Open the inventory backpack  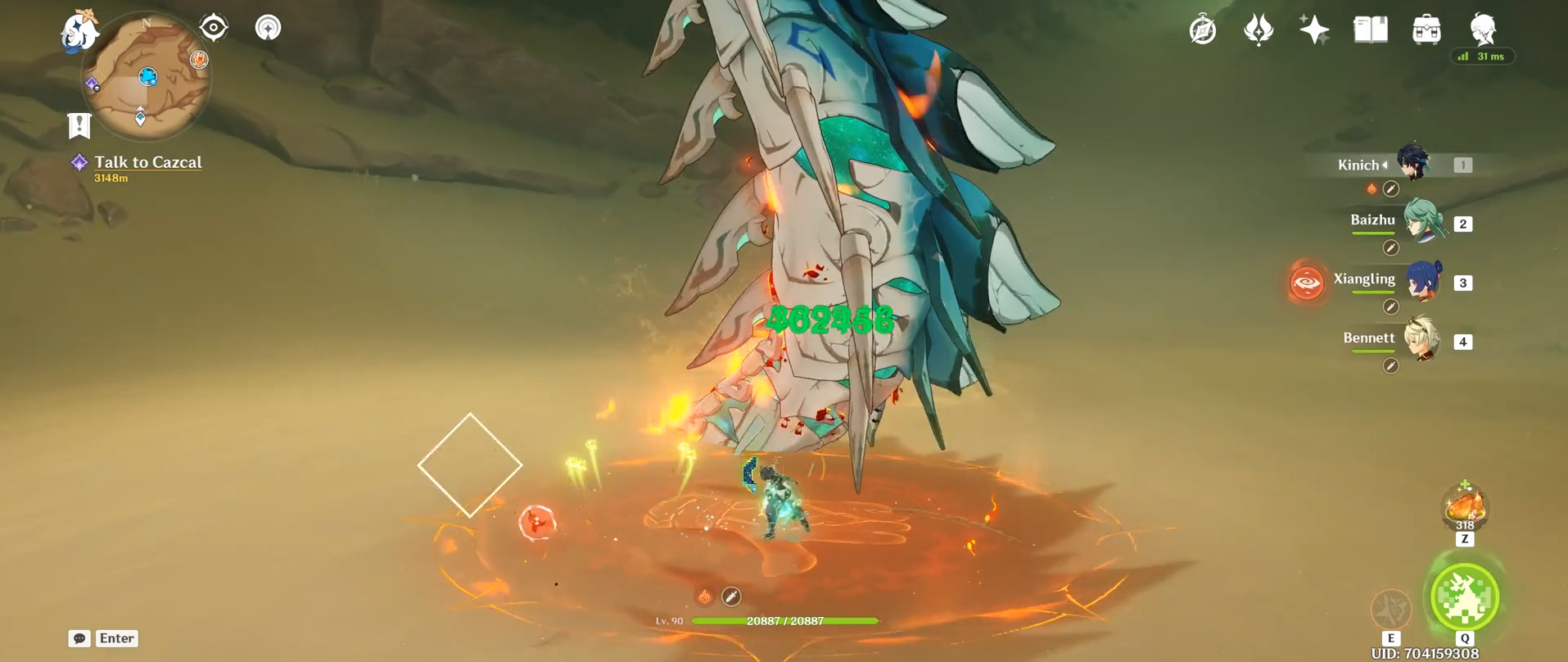[1426, 30]
